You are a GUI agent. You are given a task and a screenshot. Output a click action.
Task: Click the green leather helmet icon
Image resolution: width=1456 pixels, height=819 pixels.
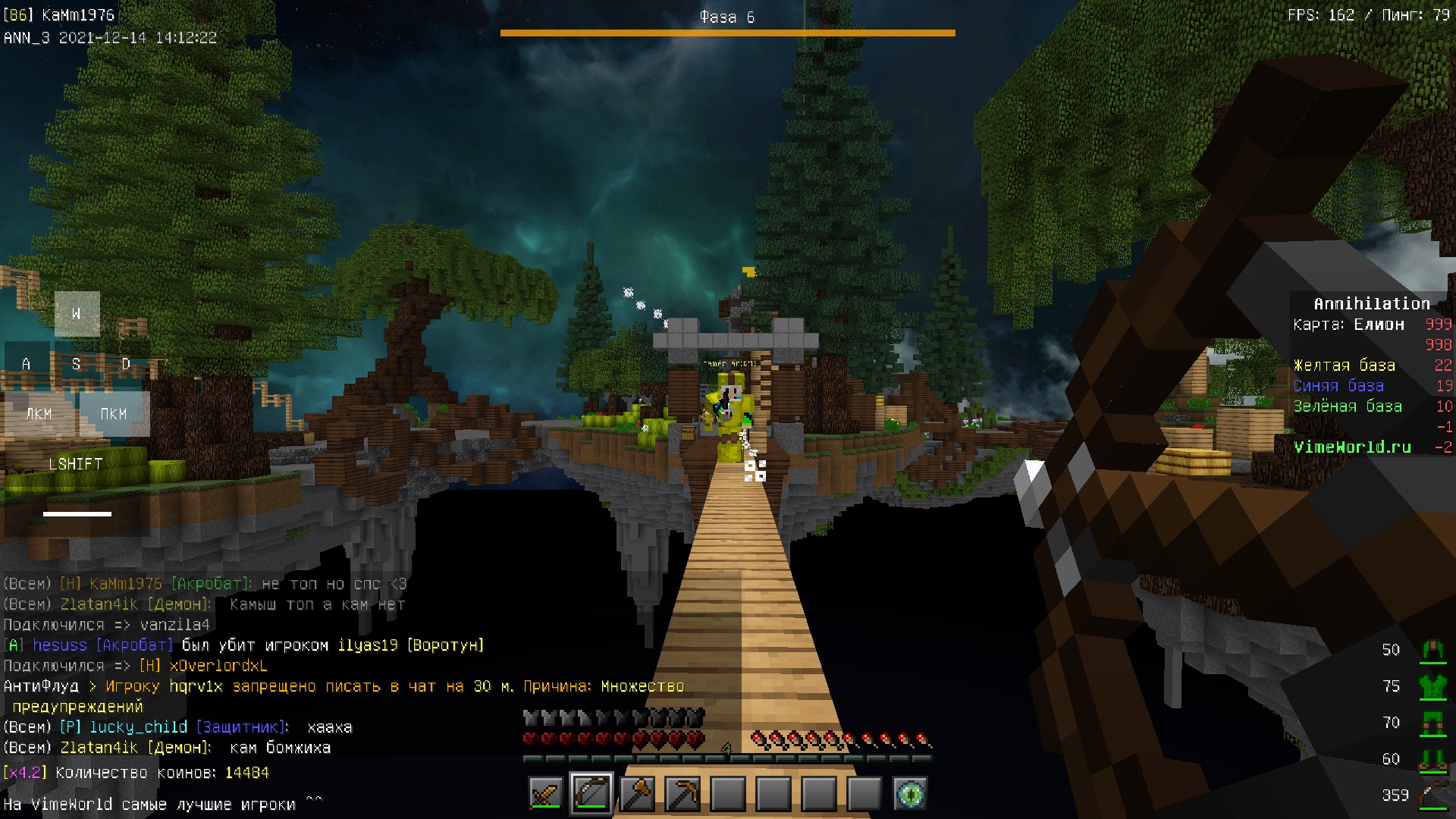tap(1432, 649)
